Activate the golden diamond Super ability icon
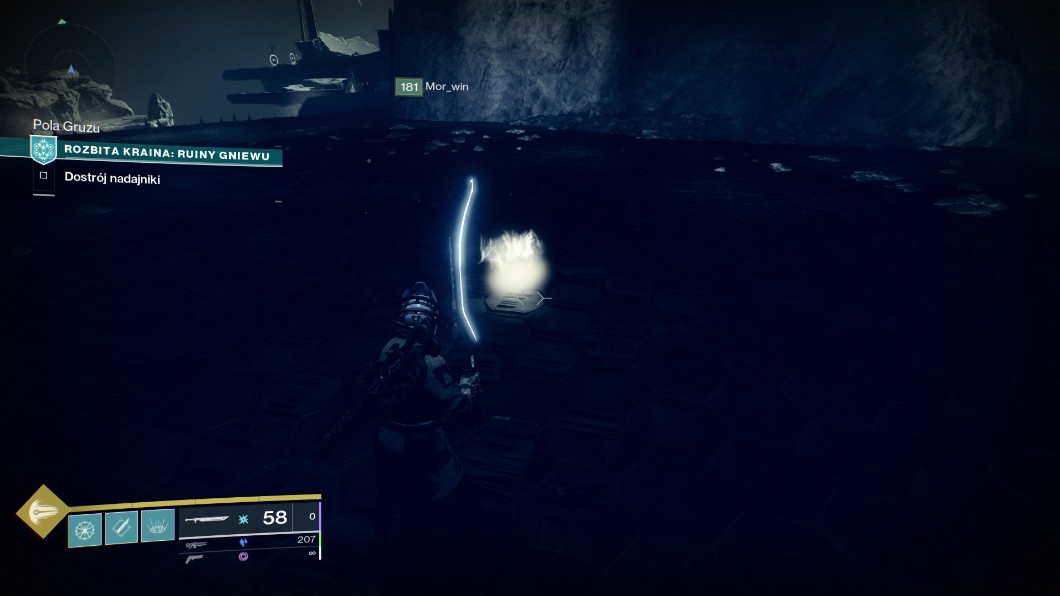The width and height of the screenshot is (1060, 596). 42,510
